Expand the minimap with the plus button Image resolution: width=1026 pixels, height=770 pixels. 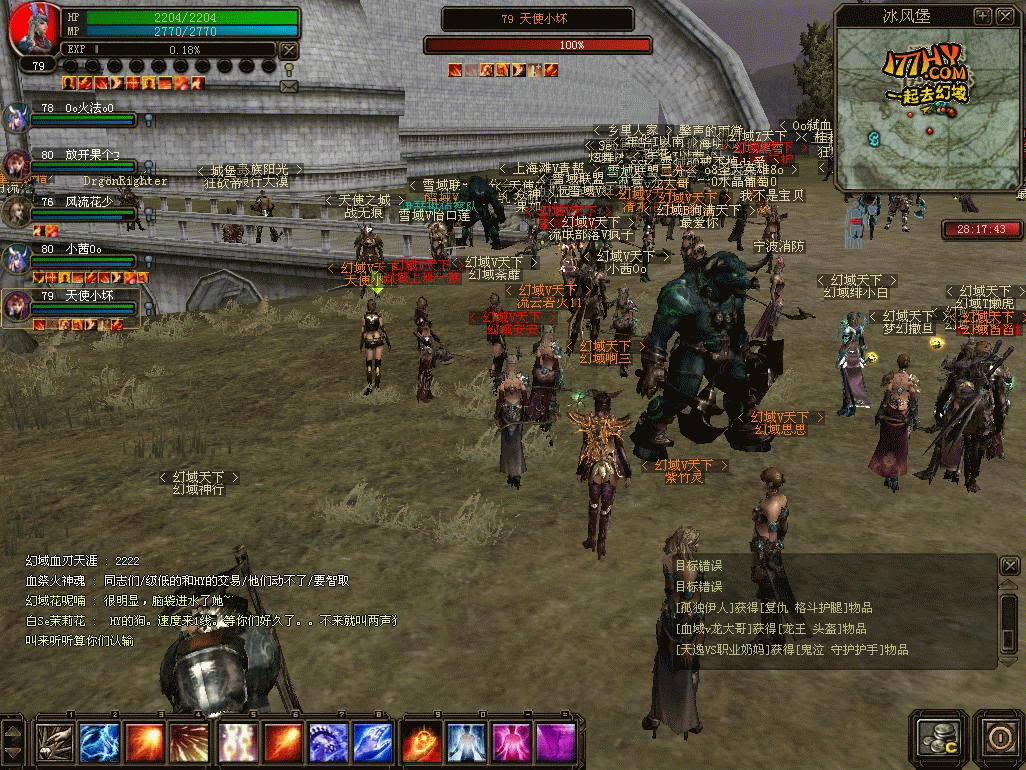coord(982,16)
